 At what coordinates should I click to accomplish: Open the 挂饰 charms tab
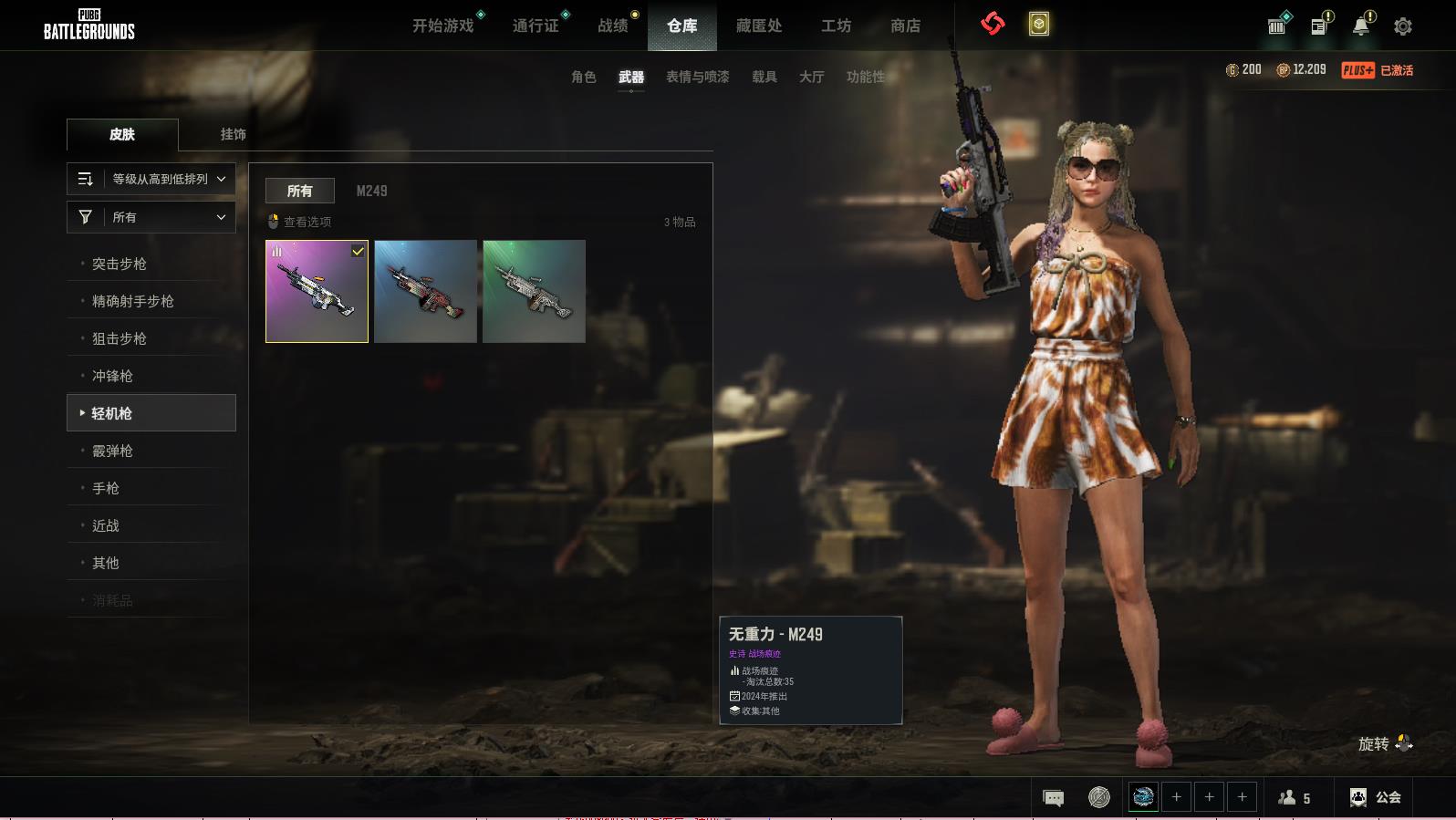(x=233, y=134)
